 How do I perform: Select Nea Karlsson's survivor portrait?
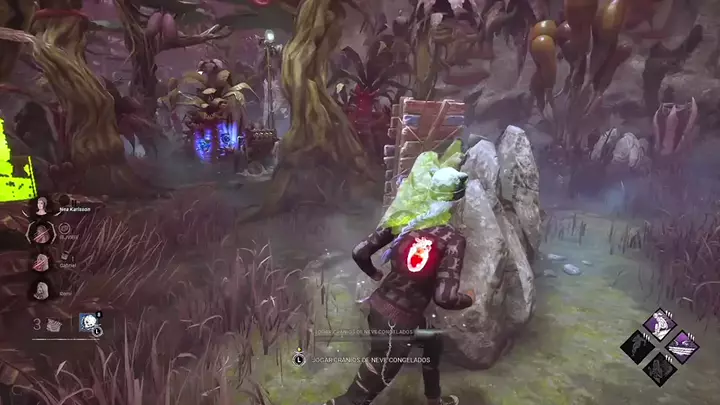(x=42, y=207)
